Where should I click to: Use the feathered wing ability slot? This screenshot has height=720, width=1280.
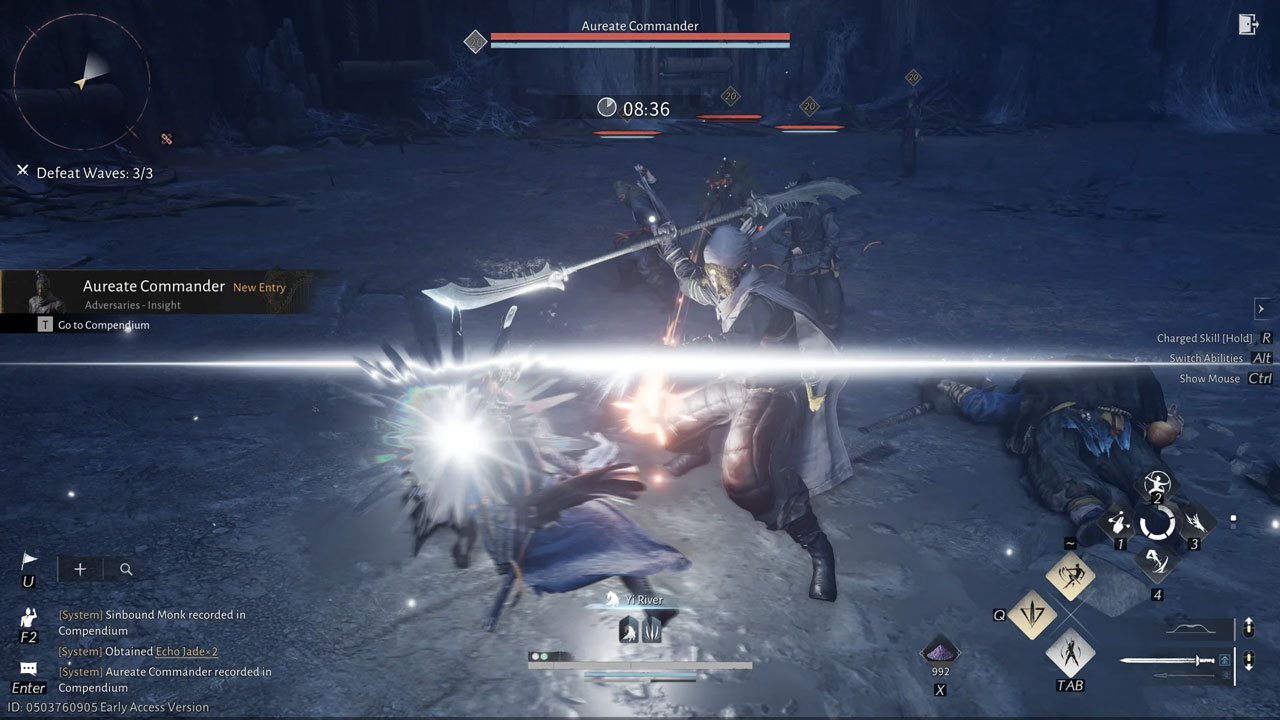coord(1194,522)
